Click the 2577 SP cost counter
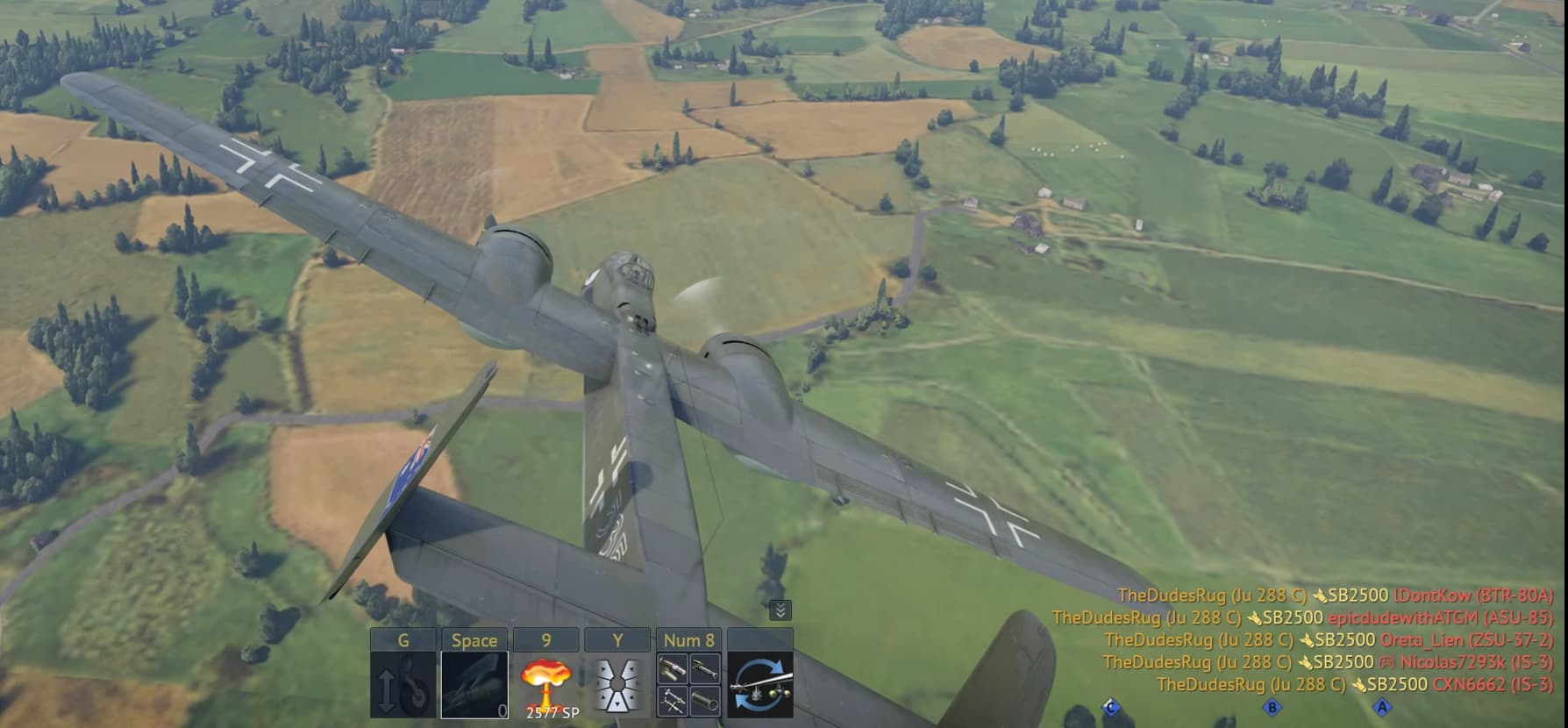 (x=552, y=712)
